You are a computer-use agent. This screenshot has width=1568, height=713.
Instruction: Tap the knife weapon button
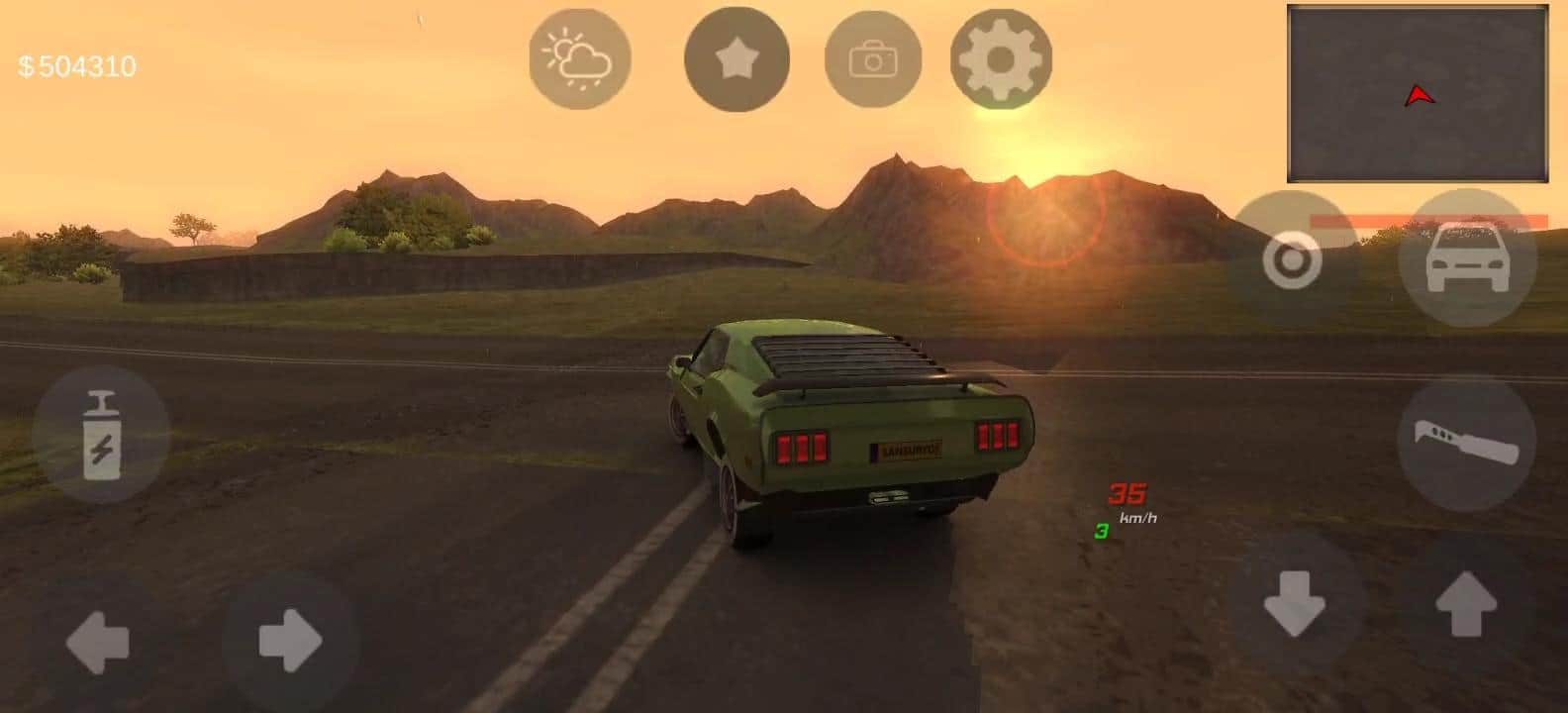click(1466, 443)
